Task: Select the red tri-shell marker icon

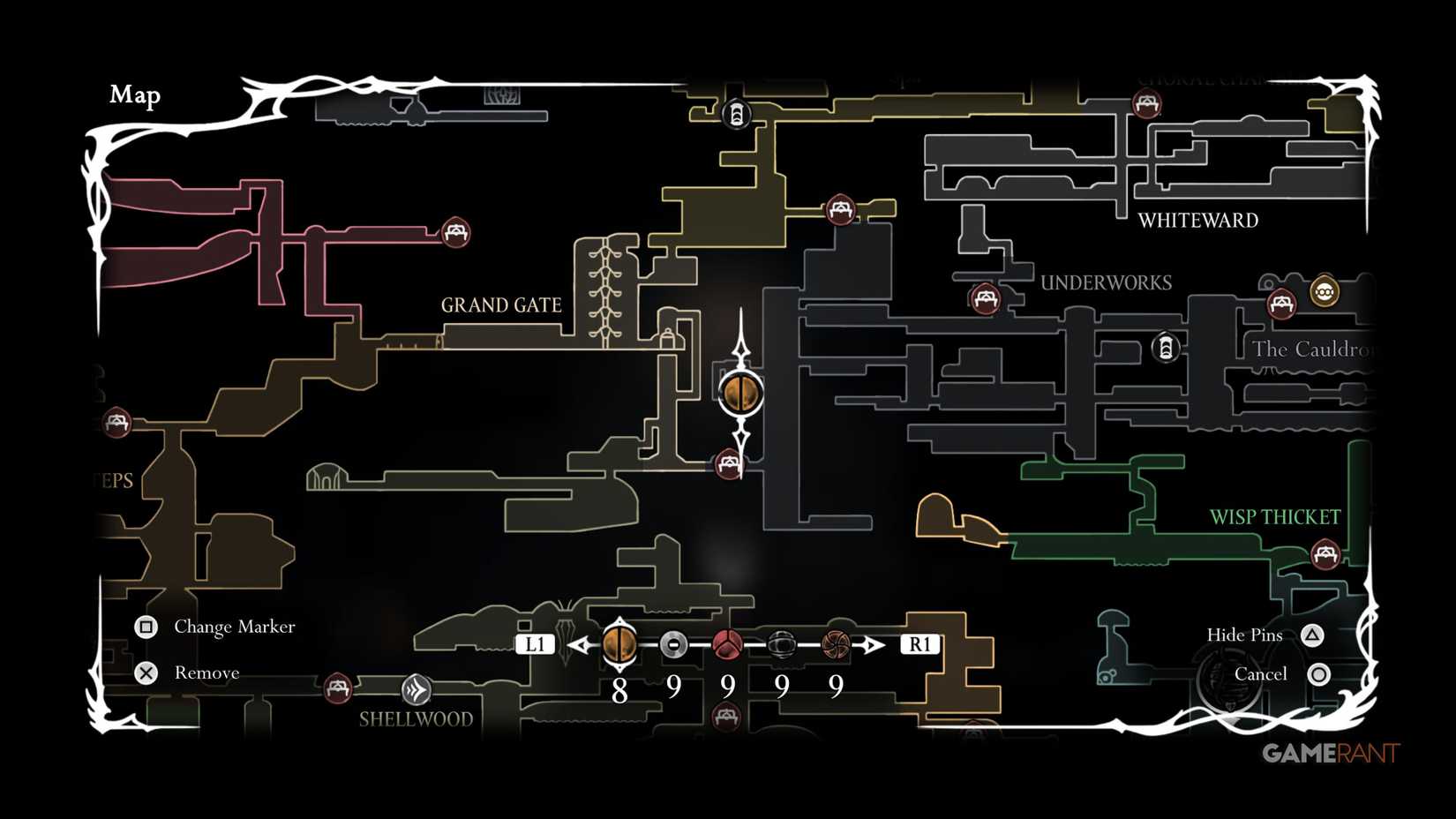Action: click(x=726, y=645)
